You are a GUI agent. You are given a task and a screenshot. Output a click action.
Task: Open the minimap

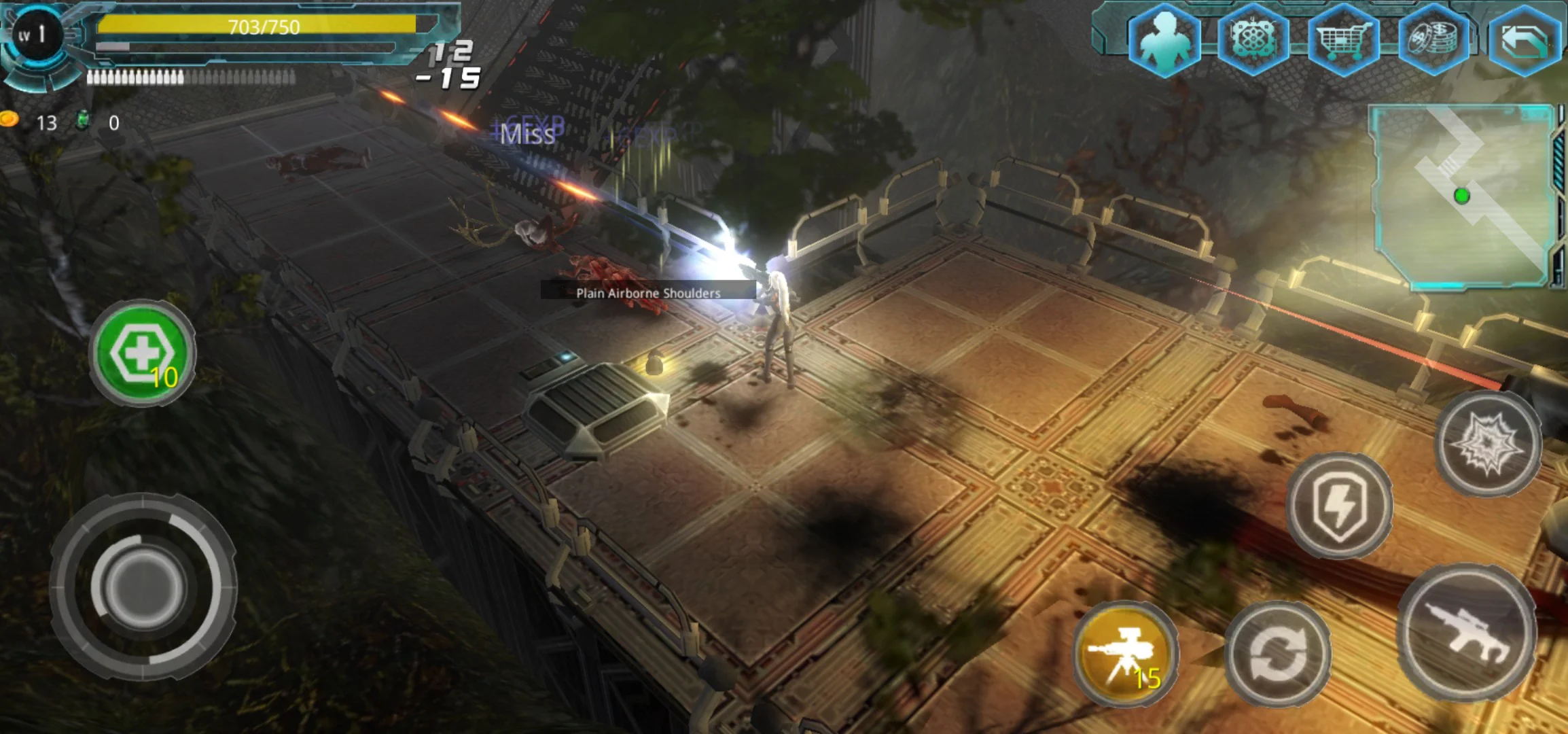[x=1462, y=196]
